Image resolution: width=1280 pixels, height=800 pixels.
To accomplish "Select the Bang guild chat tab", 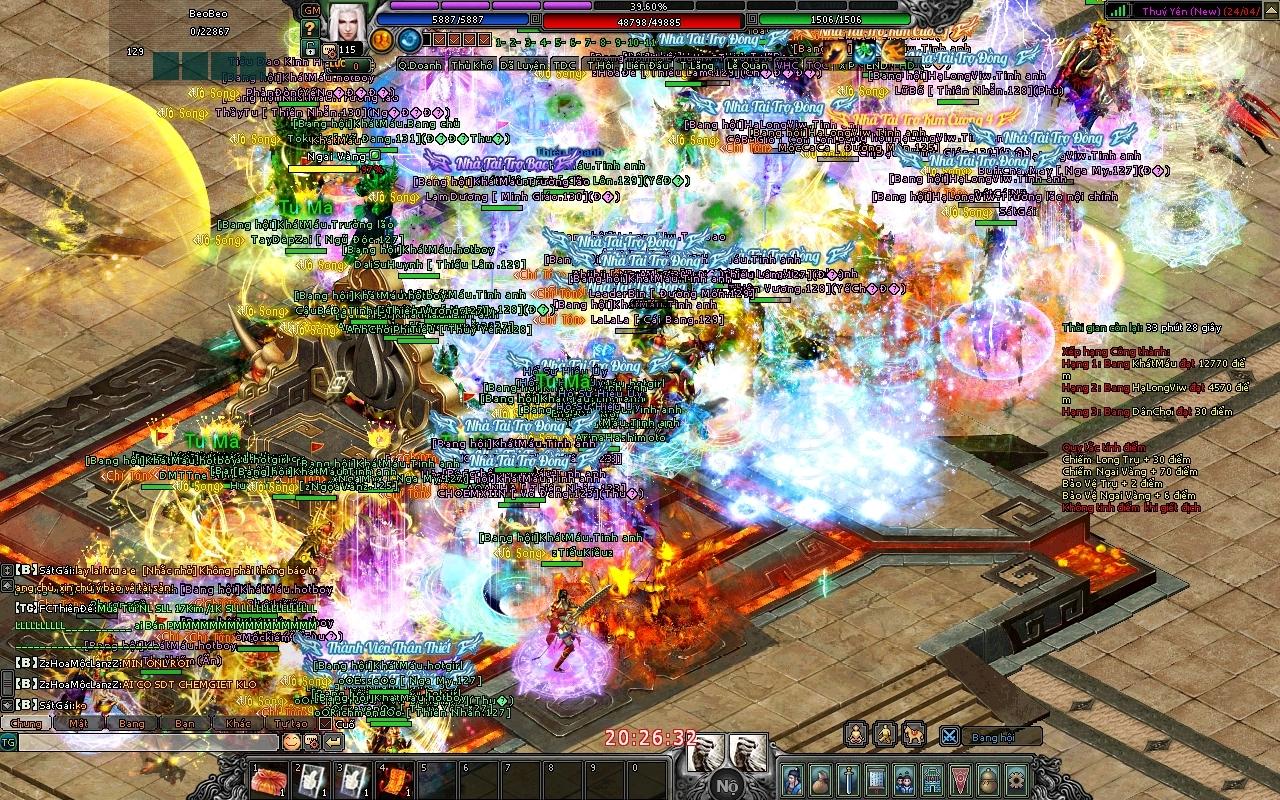I will pos(131,723).
